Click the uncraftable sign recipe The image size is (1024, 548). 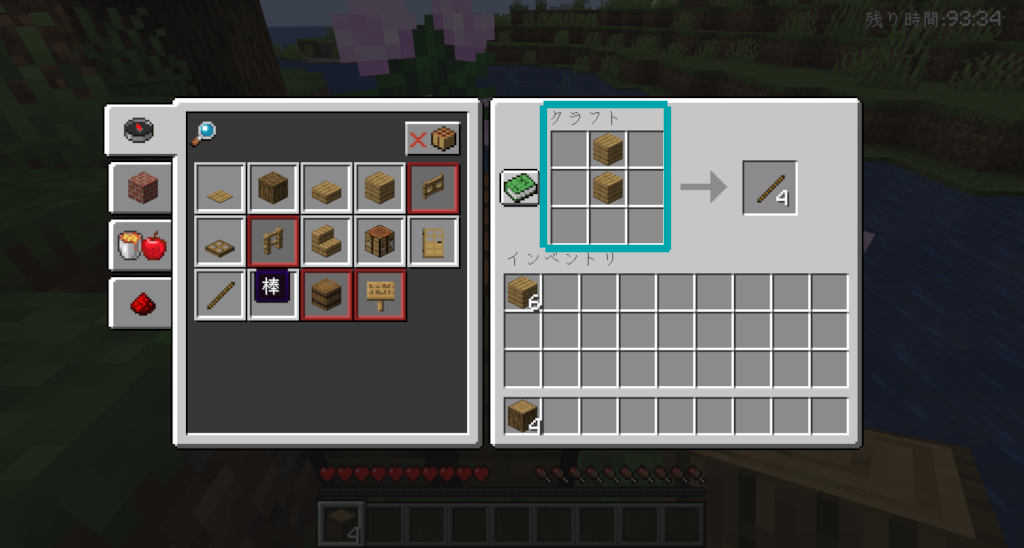point(380,296)
